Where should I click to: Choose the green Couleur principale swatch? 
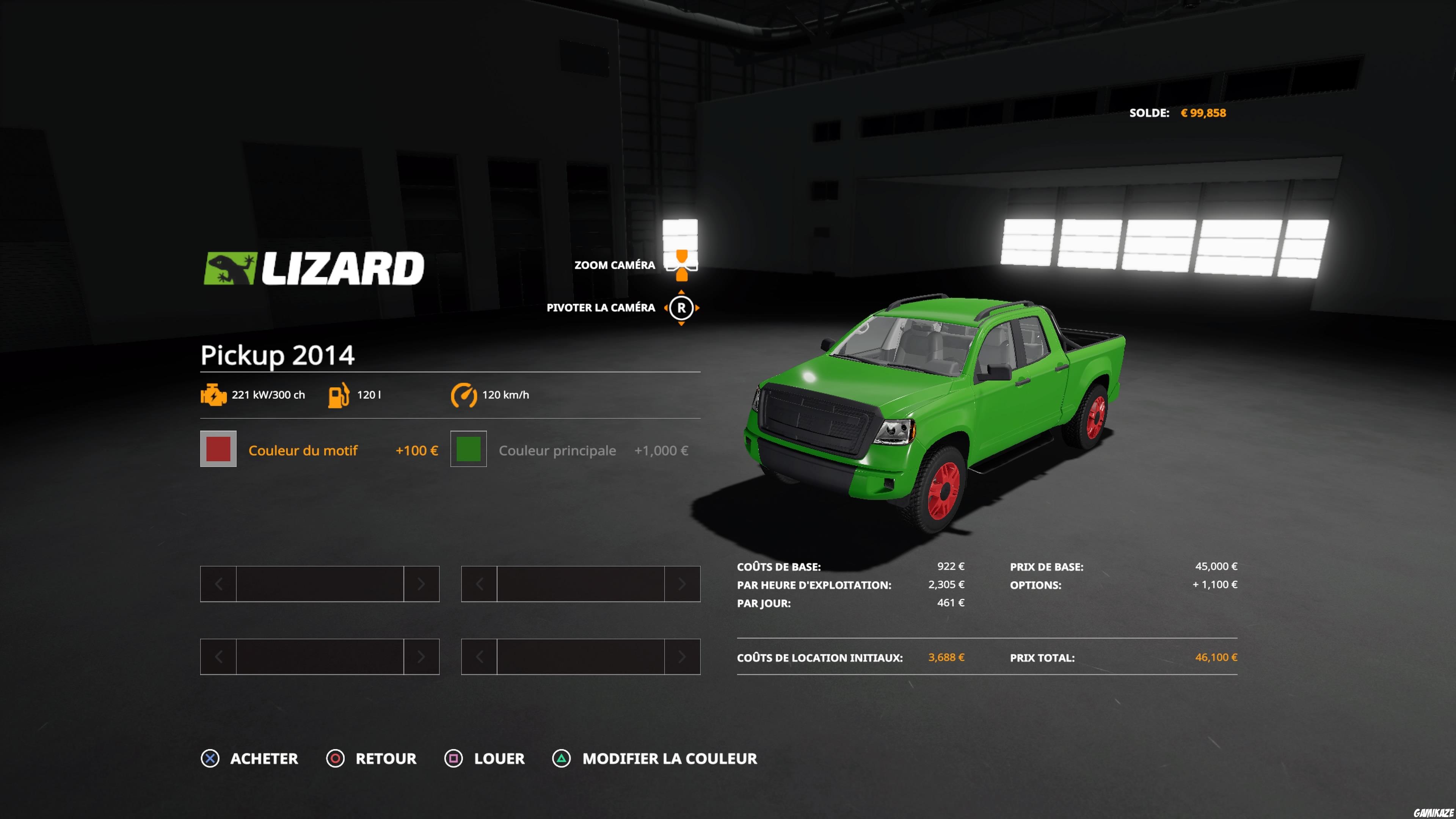(x=468, y=449)
